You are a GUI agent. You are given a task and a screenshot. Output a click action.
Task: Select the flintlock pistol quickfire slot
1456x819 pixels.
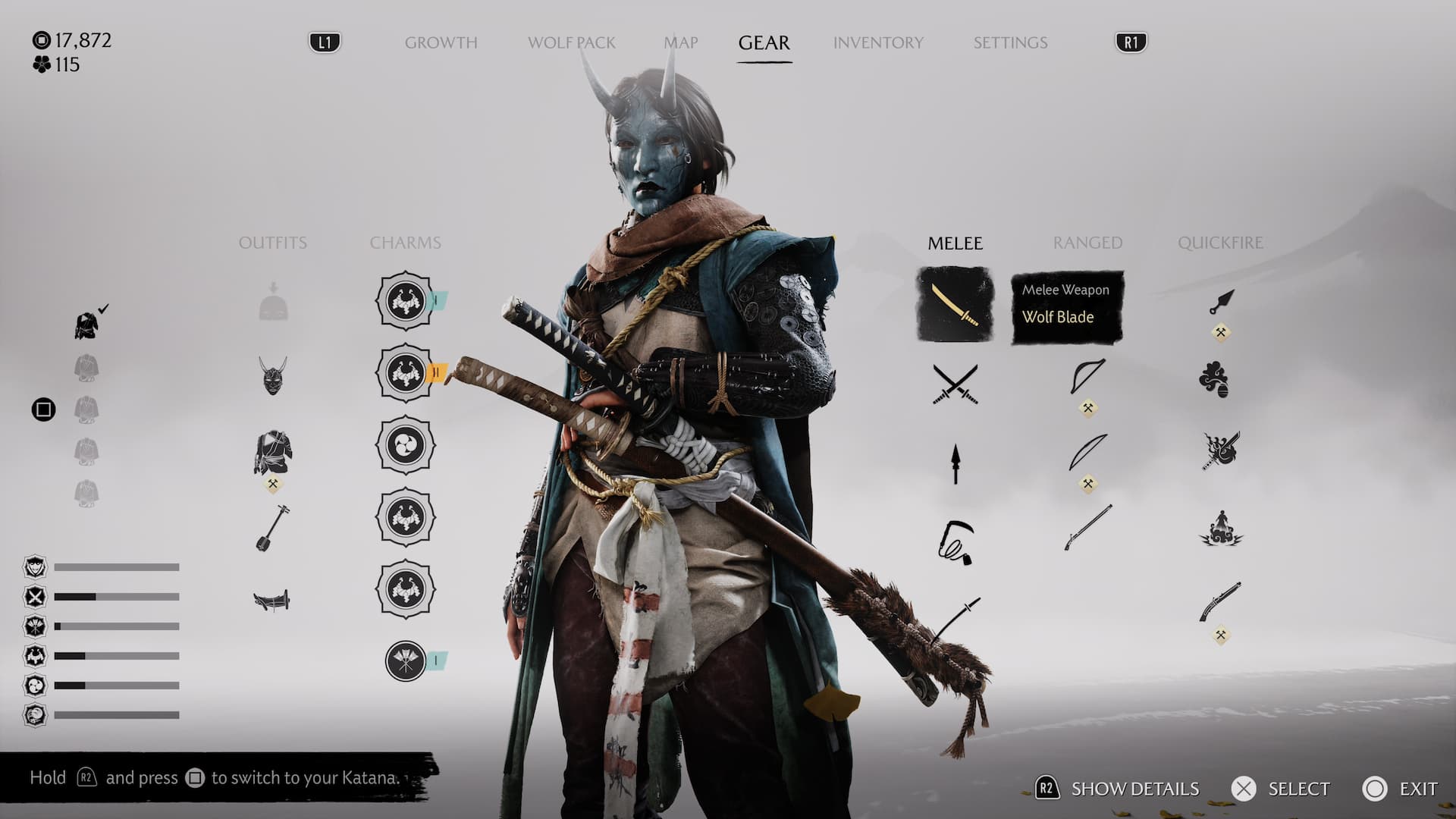1219,601
